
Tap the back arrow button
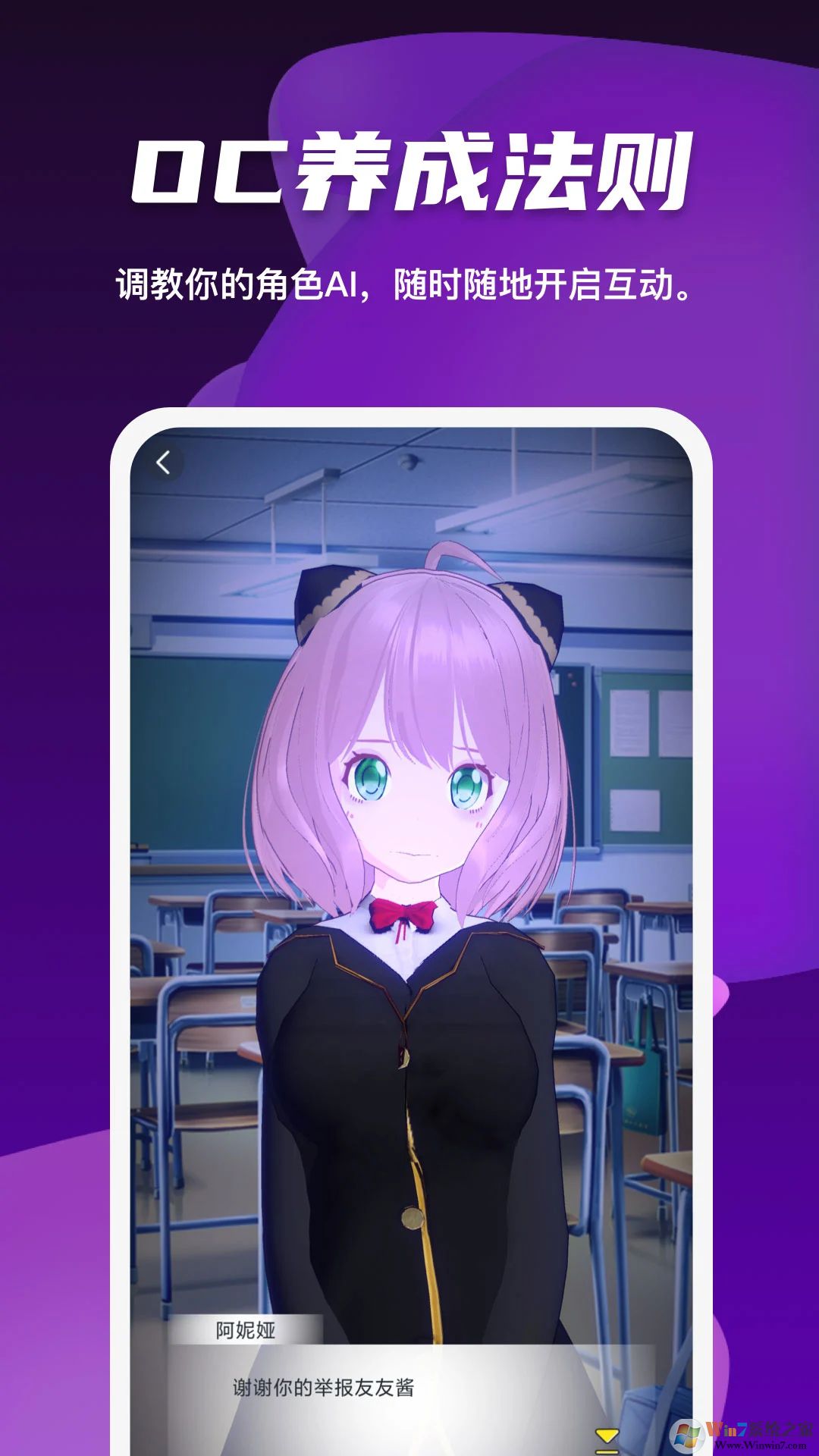(x=163, y=462)
